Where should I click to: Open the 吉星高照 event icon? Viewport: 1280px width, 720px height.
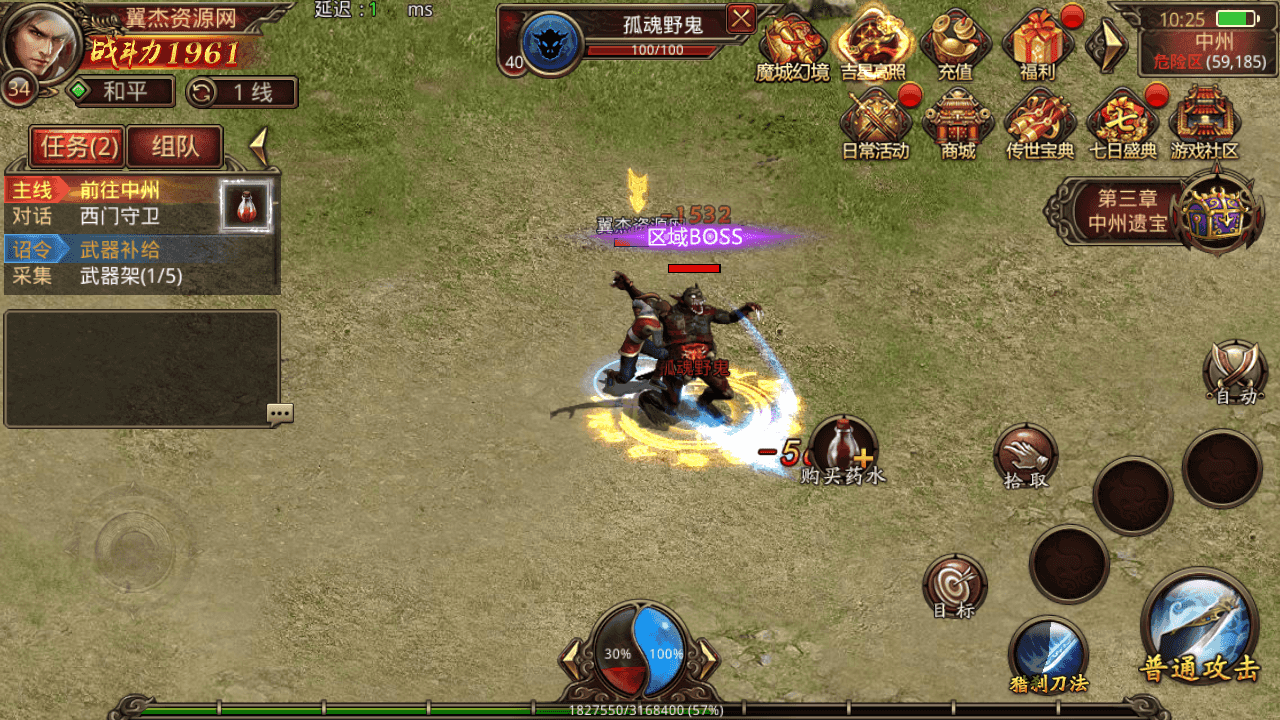pyautogui.click(x=873, y=45)
